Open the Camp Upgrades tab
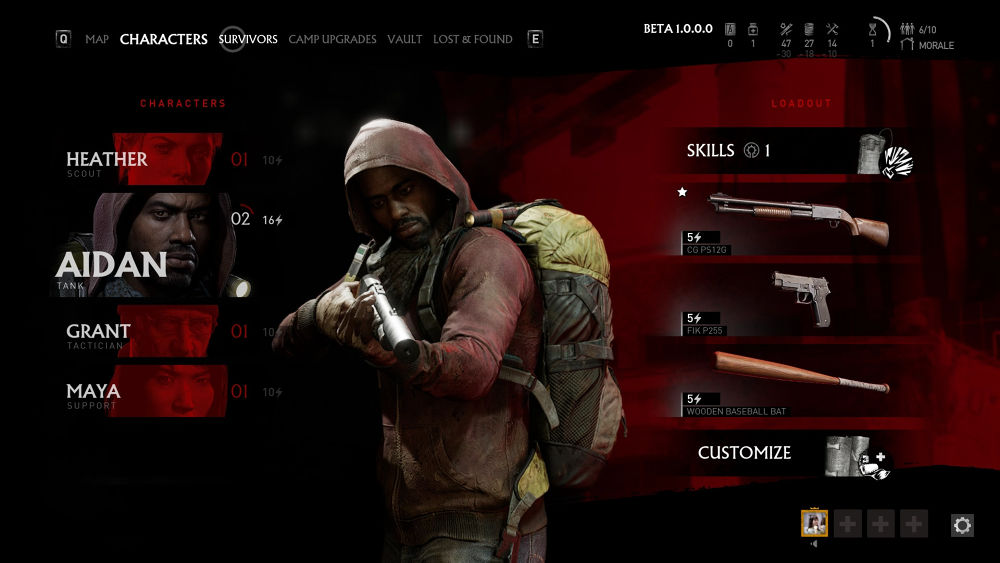Viewport: 1000px width, 563px height. (x=332, y=39)
